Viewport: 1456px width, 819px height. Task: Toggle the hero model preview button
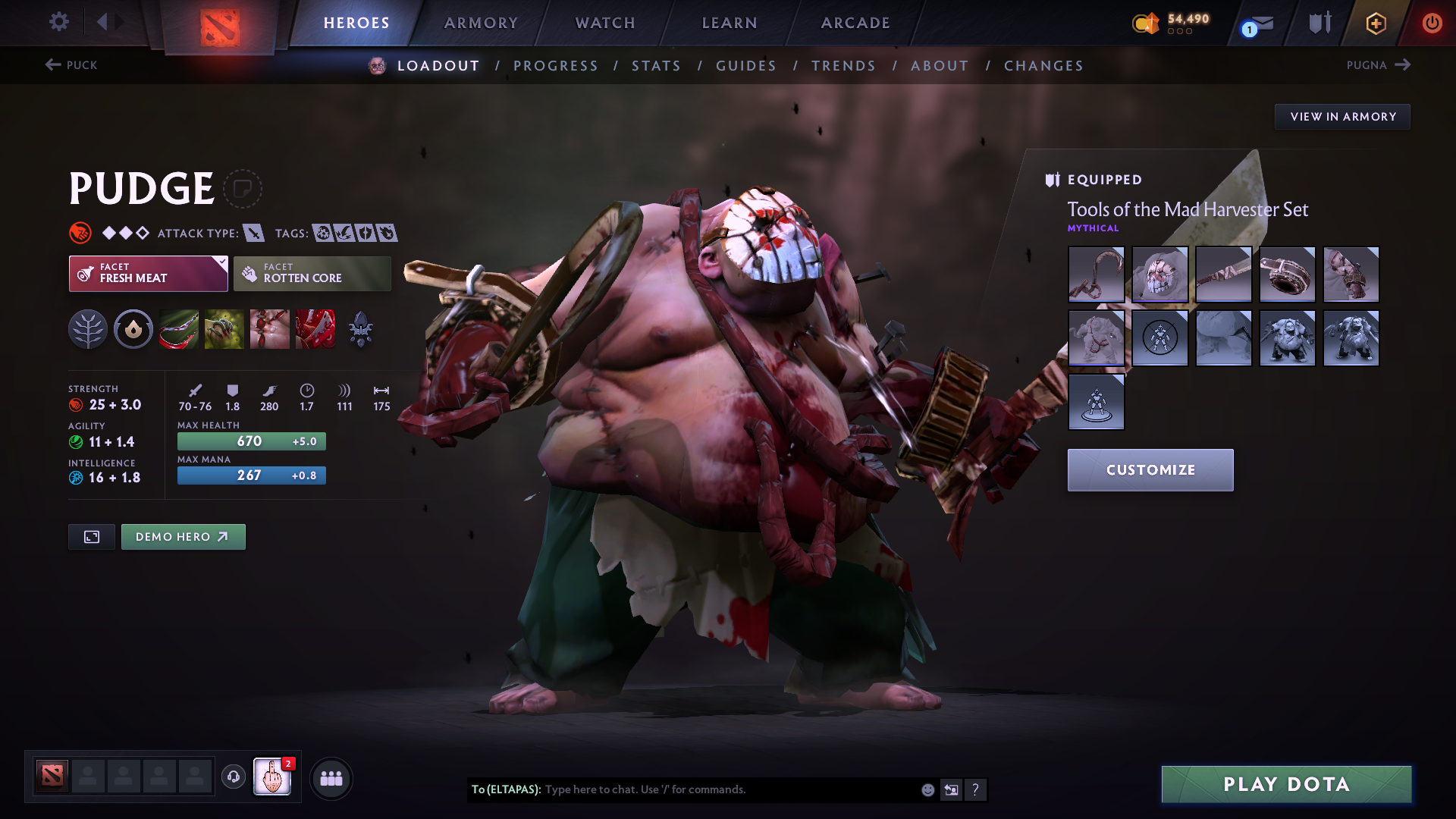tap(91, 536)
